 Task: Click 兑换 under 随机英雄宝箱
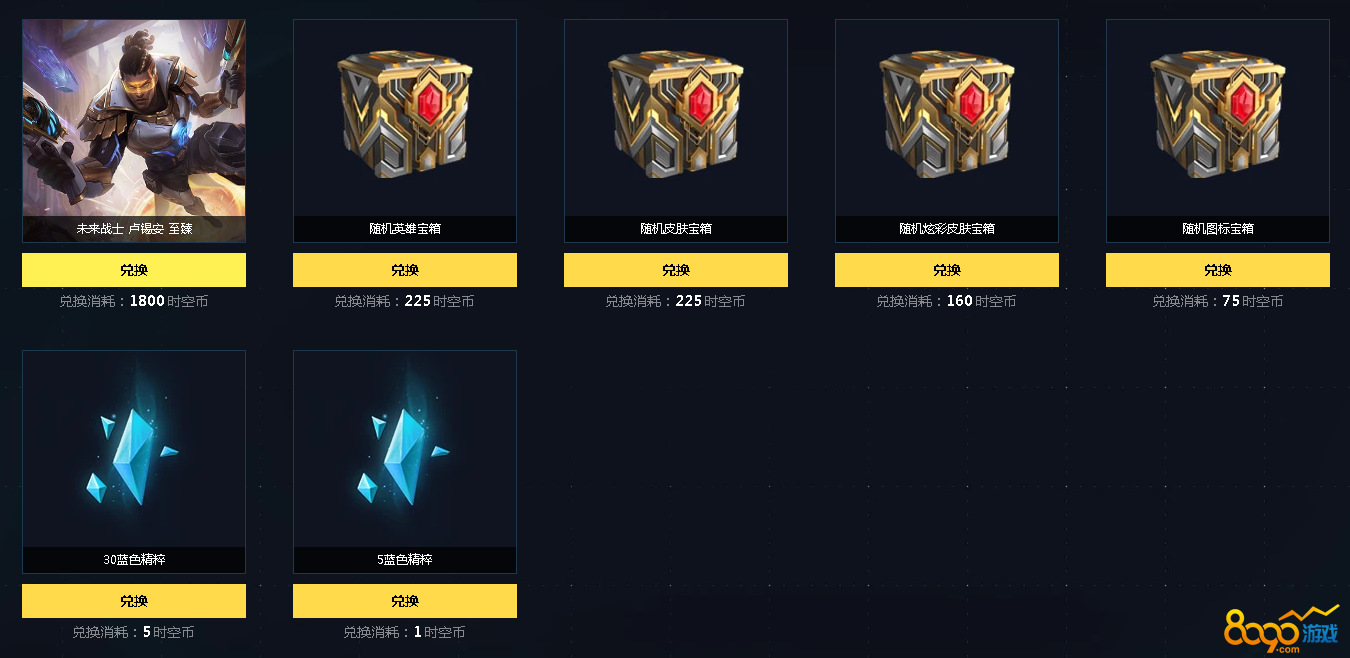pyautogui.click(x=405, y=270)
